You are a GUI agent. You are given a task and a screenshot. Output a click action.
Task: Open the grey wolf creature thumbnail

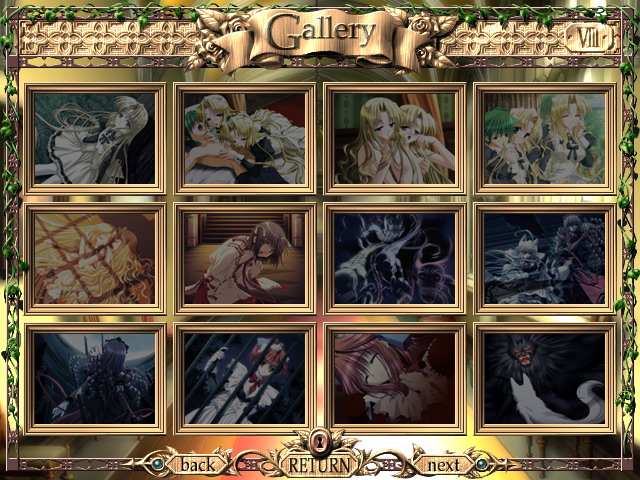pyautogui.click(x=545, y=258)
